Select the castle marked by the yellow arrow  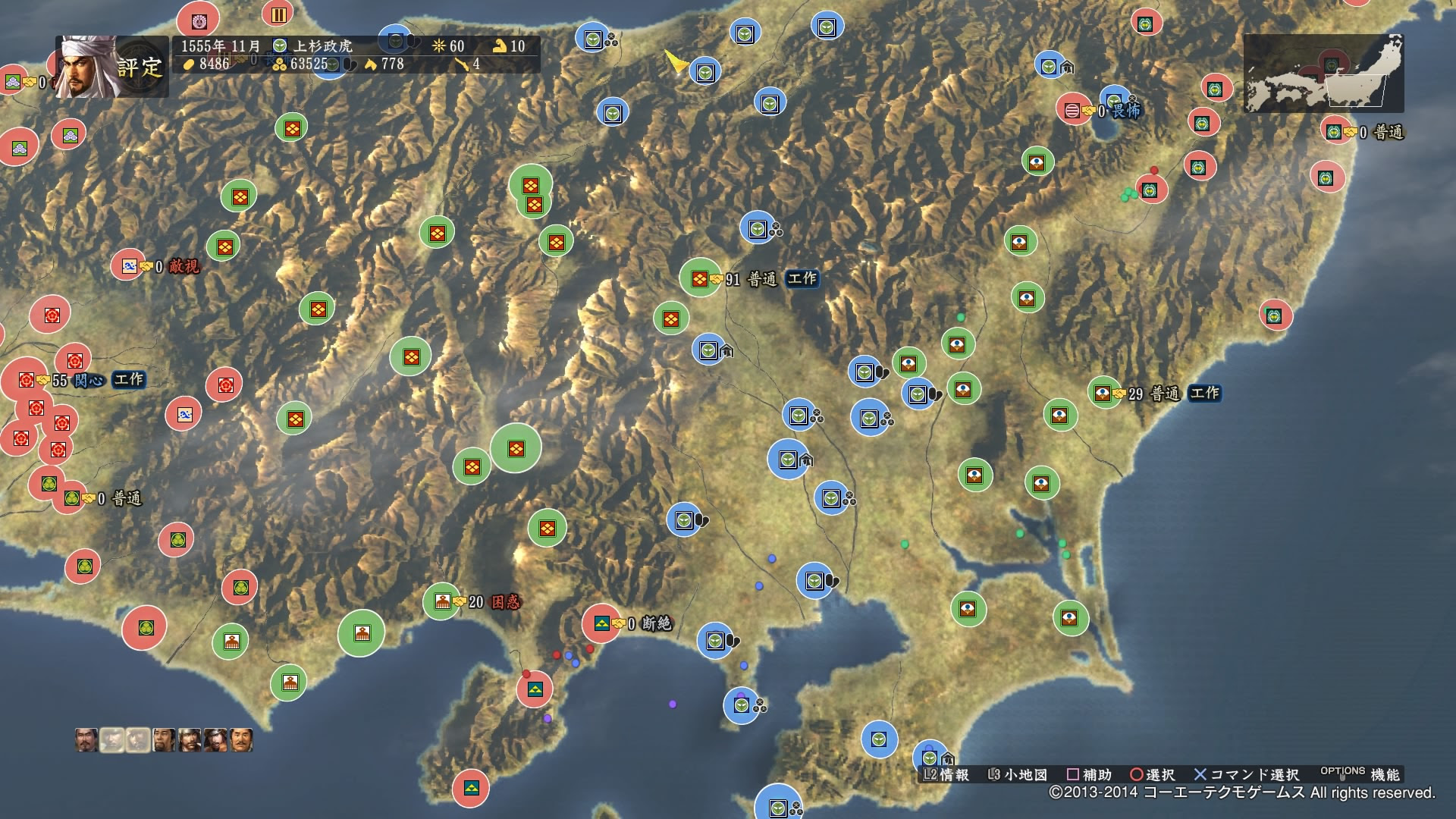coord(707,73)
